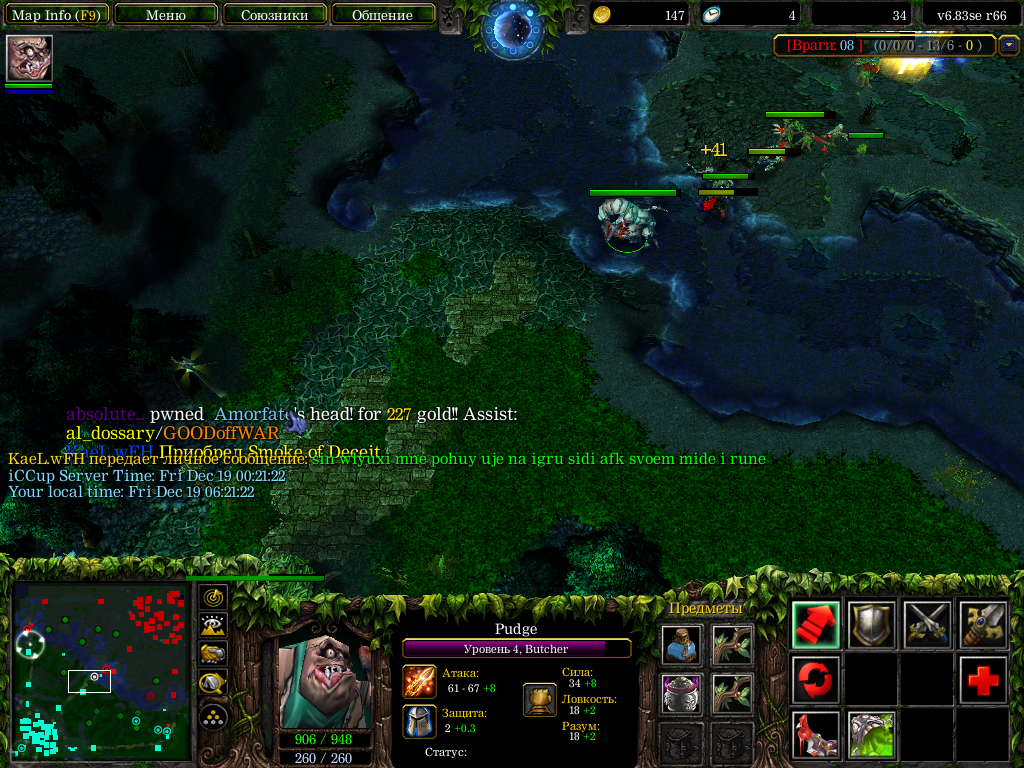Use the blue bottle inventory item
1024x768 pixels.
click(681, 645)
